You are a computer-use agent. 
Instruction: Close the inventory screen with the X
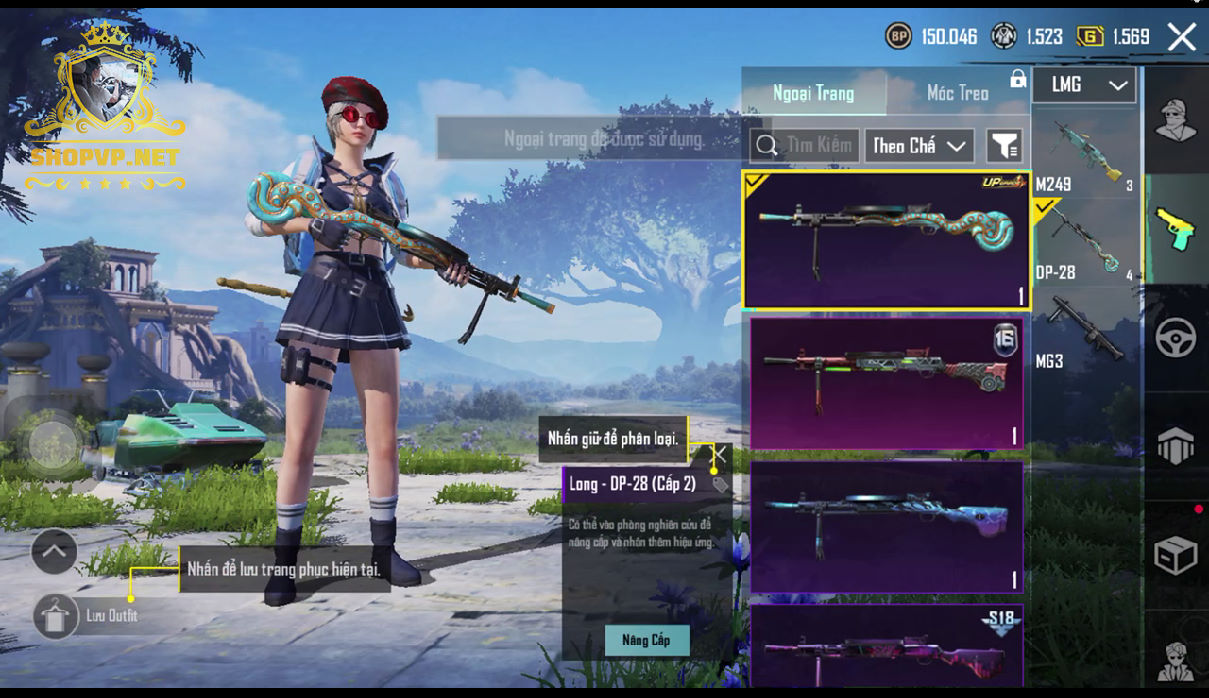tap(1181, 37)
